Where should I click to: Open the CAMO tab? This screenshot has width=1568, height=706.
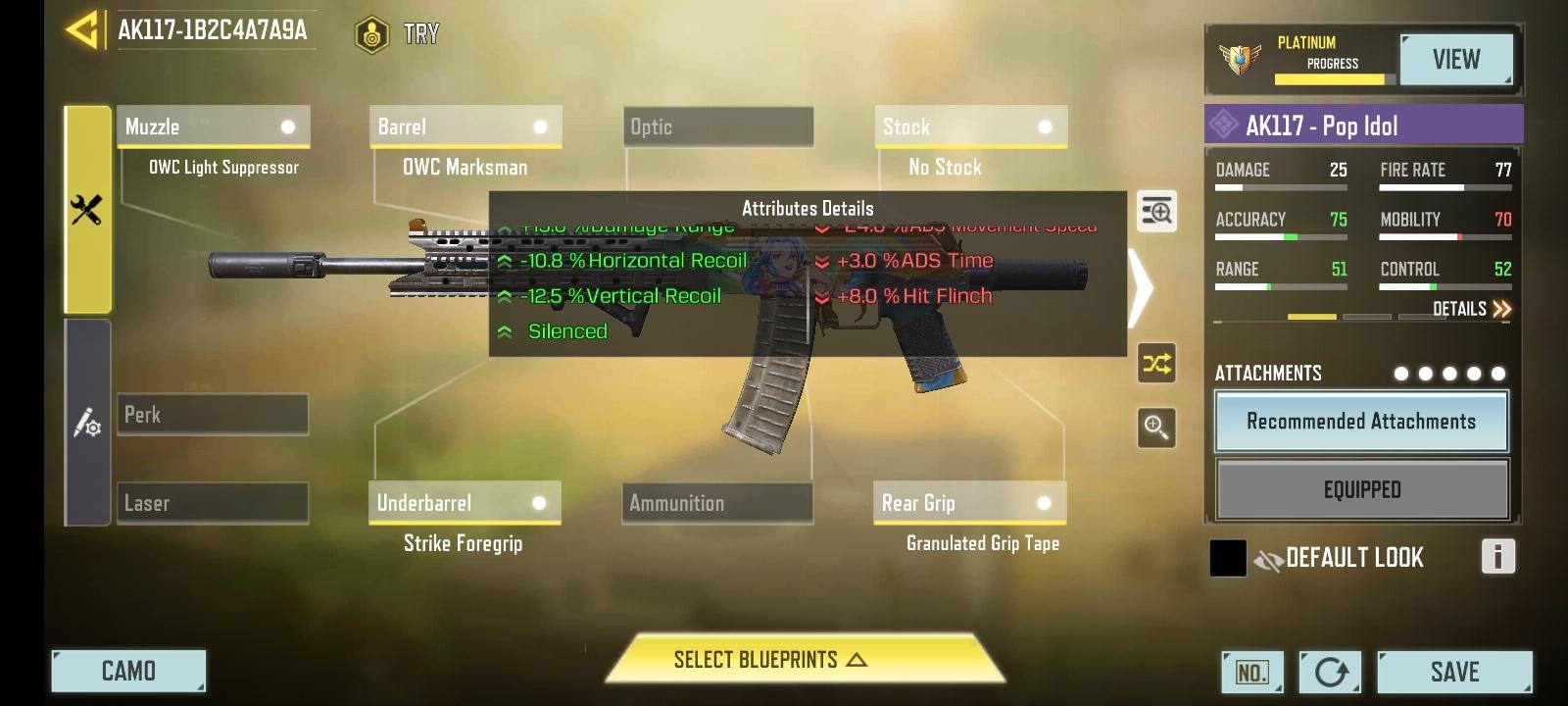coord(127,672)
